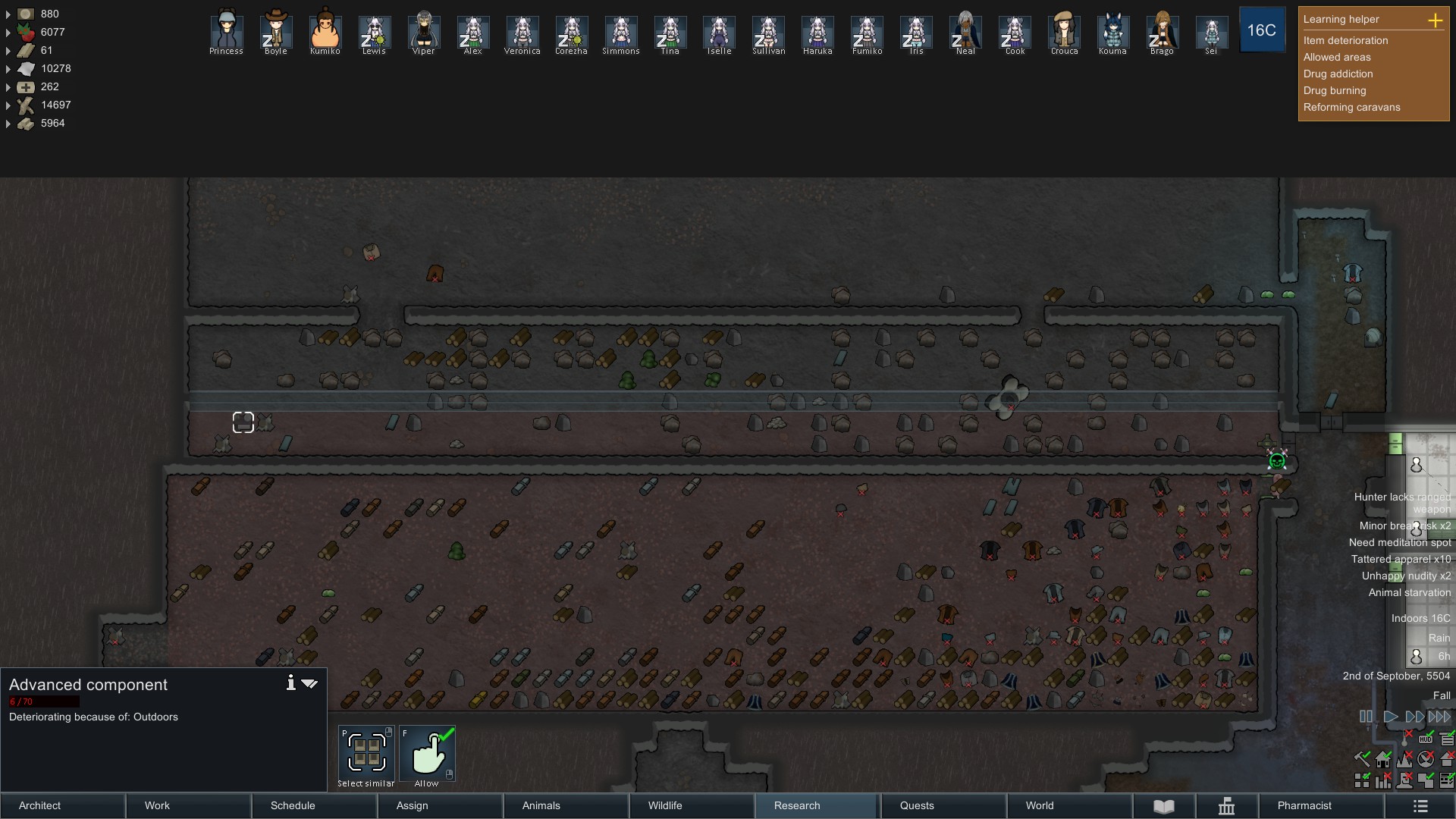Open the Work priorities tab
Image resolution: width=1456 pixels, height=819 pixels.
(x=188, y=805)
